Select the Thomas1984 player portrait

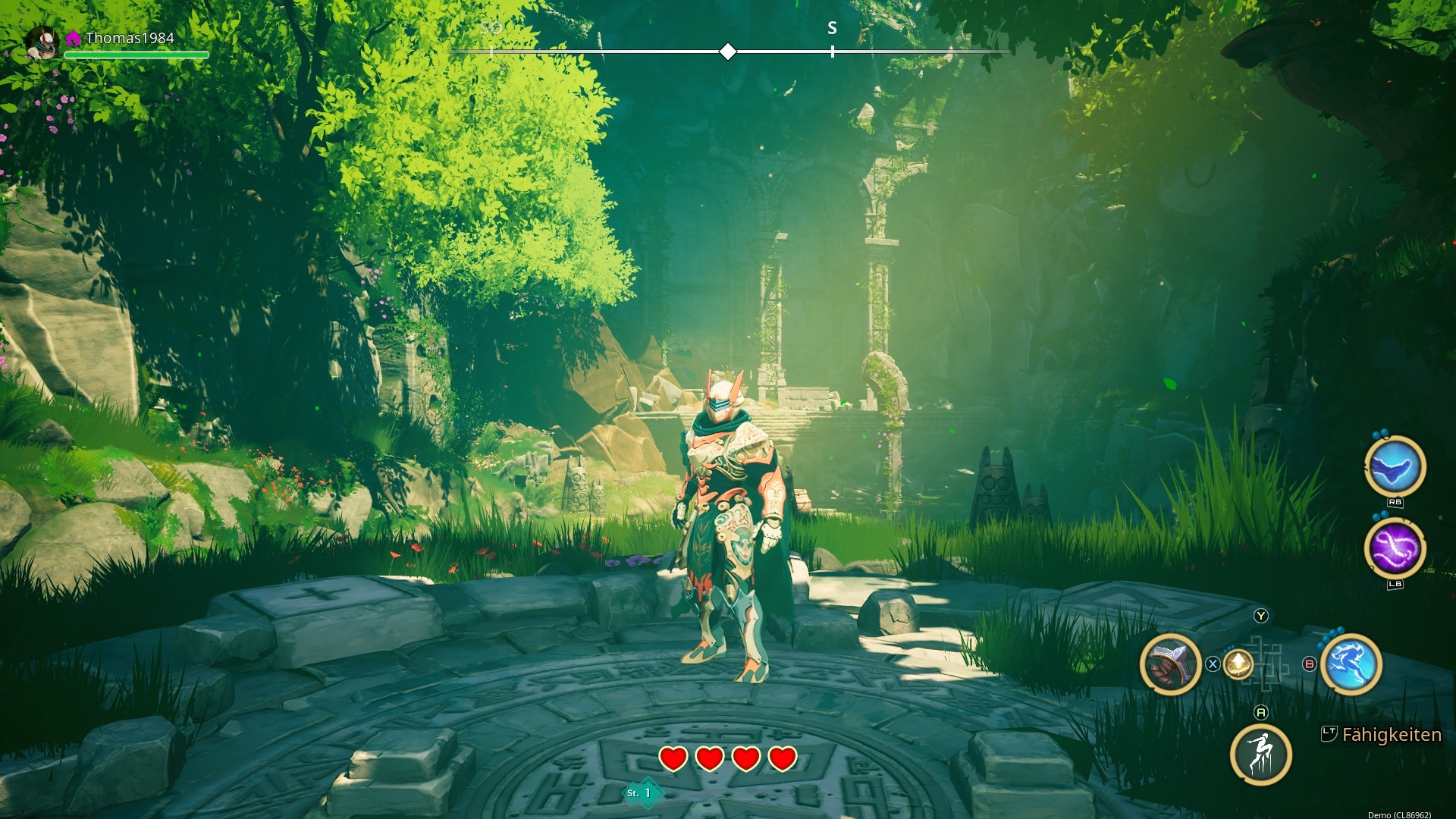click(x=43, y=42)
